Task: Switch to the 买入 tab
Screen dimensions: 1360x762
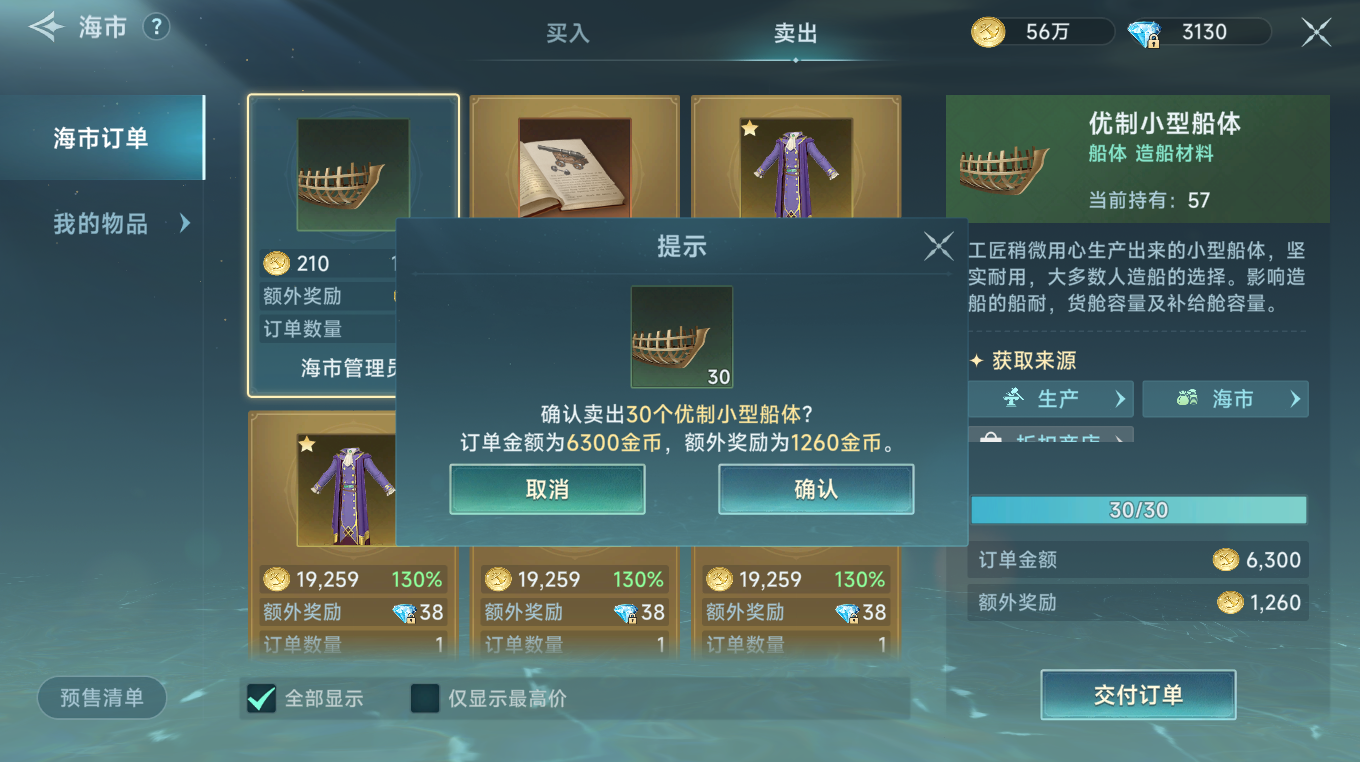Action: pyautogui.click(x=569, y=33)
